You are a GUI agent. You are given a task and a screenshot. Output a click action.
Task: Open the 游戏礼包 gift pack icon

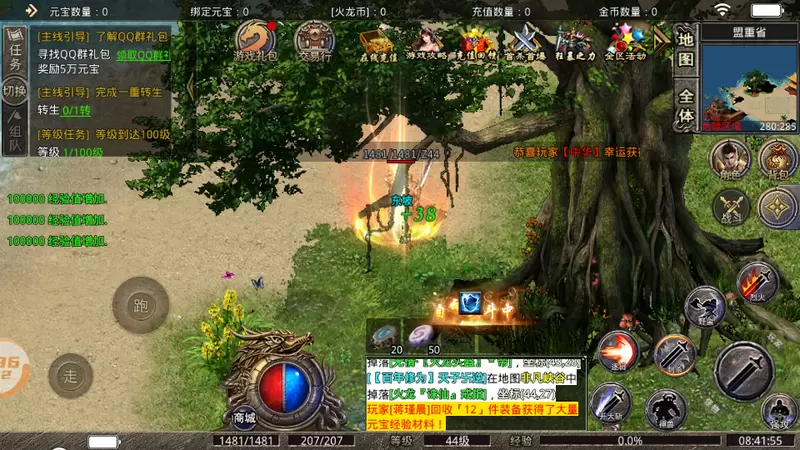256,41
